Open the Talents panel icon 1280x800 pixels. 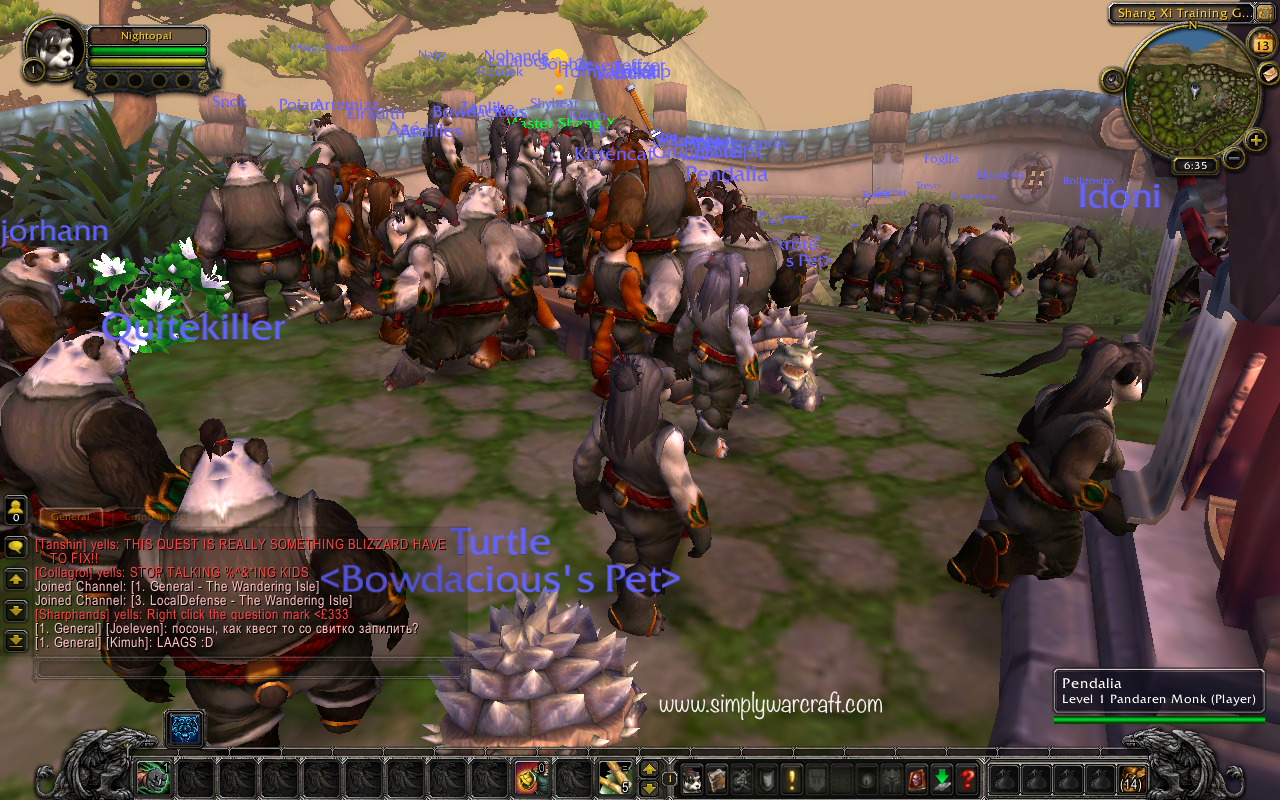pyautogui.click(x=744, y=779)
